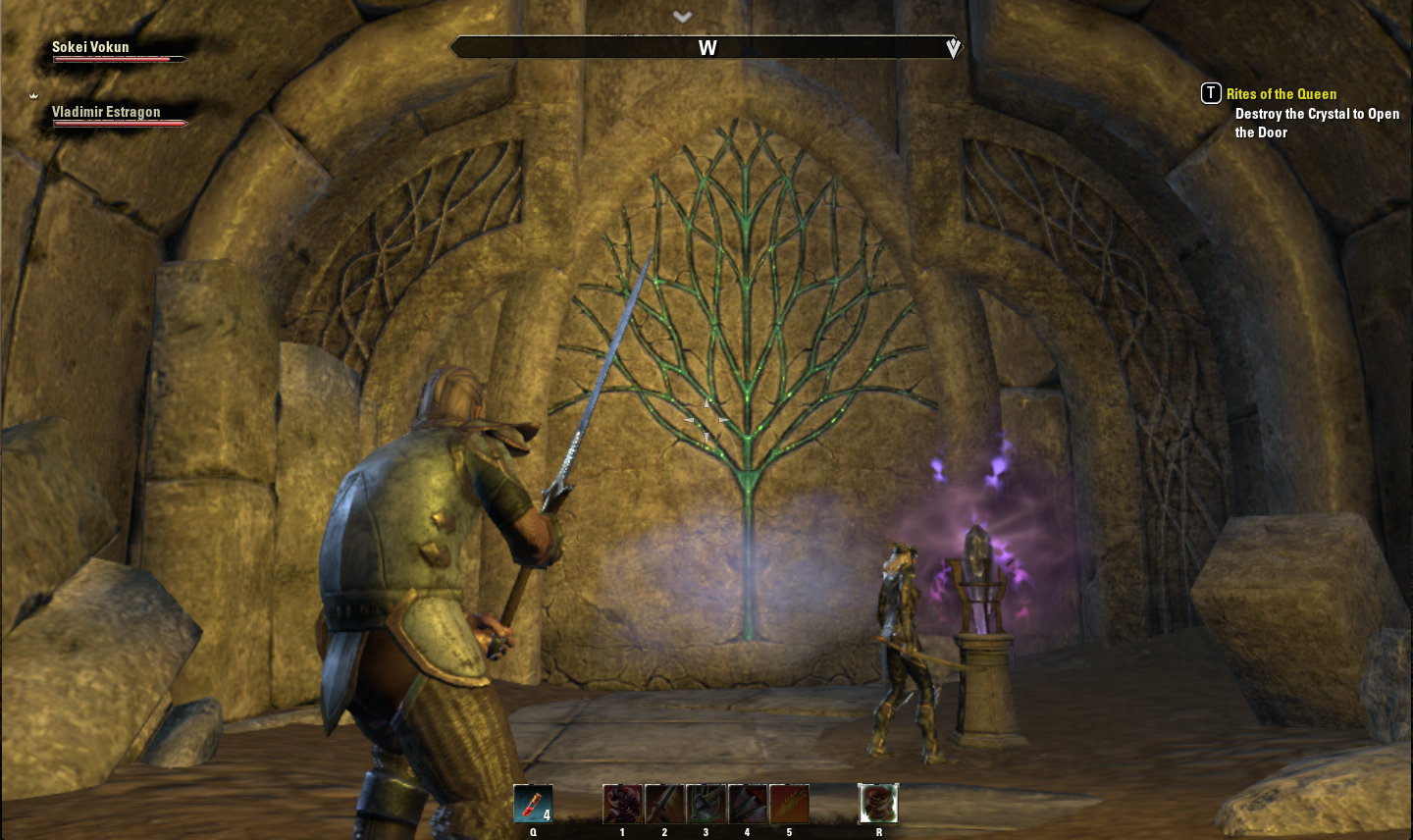Screen dimensions: 1413x840
Task: Open the Rites of the Queen quest tracker
Action: tap(1281, 94)
